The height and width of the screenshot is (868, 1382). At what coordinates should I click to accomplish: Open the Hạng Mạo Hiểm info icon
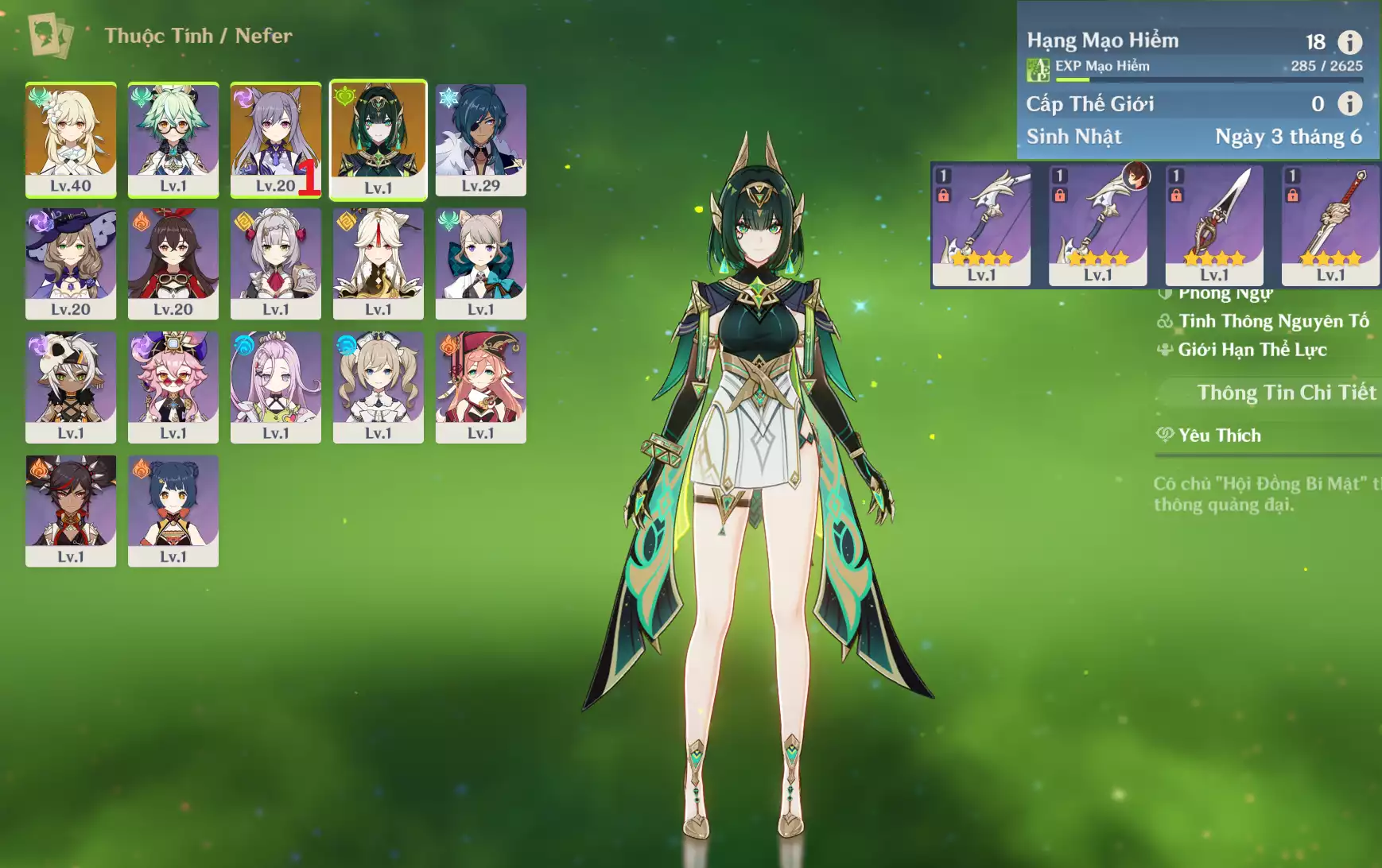[x=1349, y=41]
